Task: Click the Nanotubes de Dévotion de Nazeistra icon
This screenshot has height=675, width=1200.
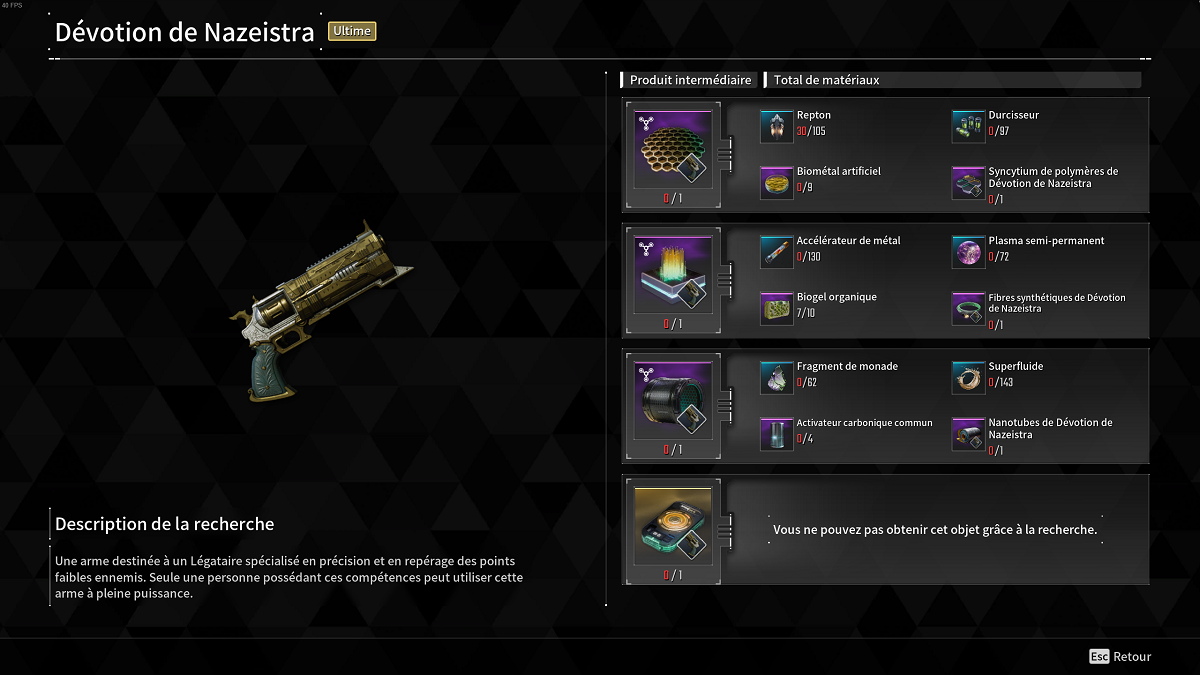Action: [968, 435]
